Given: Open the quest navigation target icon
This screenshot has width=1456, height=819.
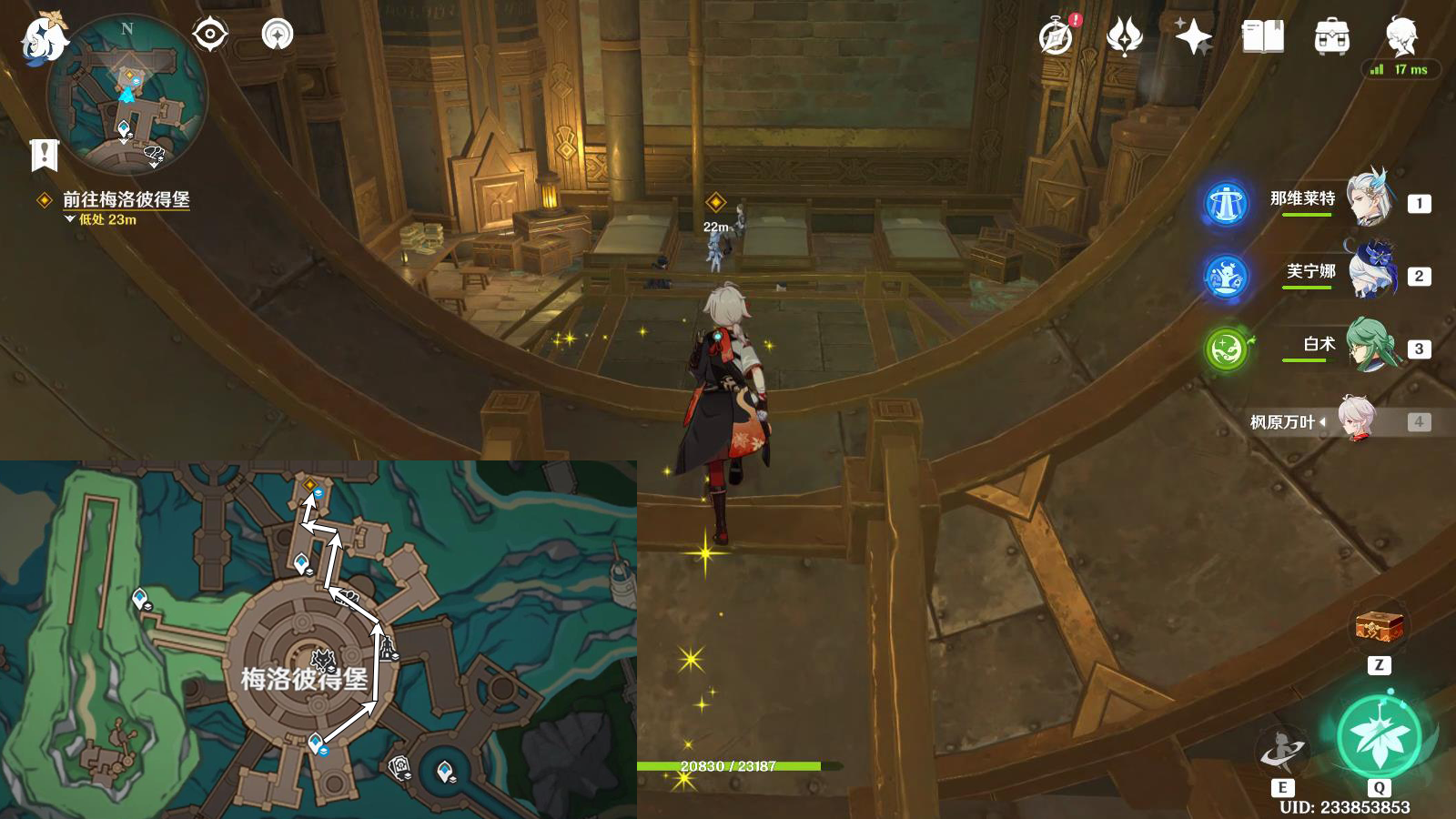Looking at the screenshot, I should coord(210,35).
